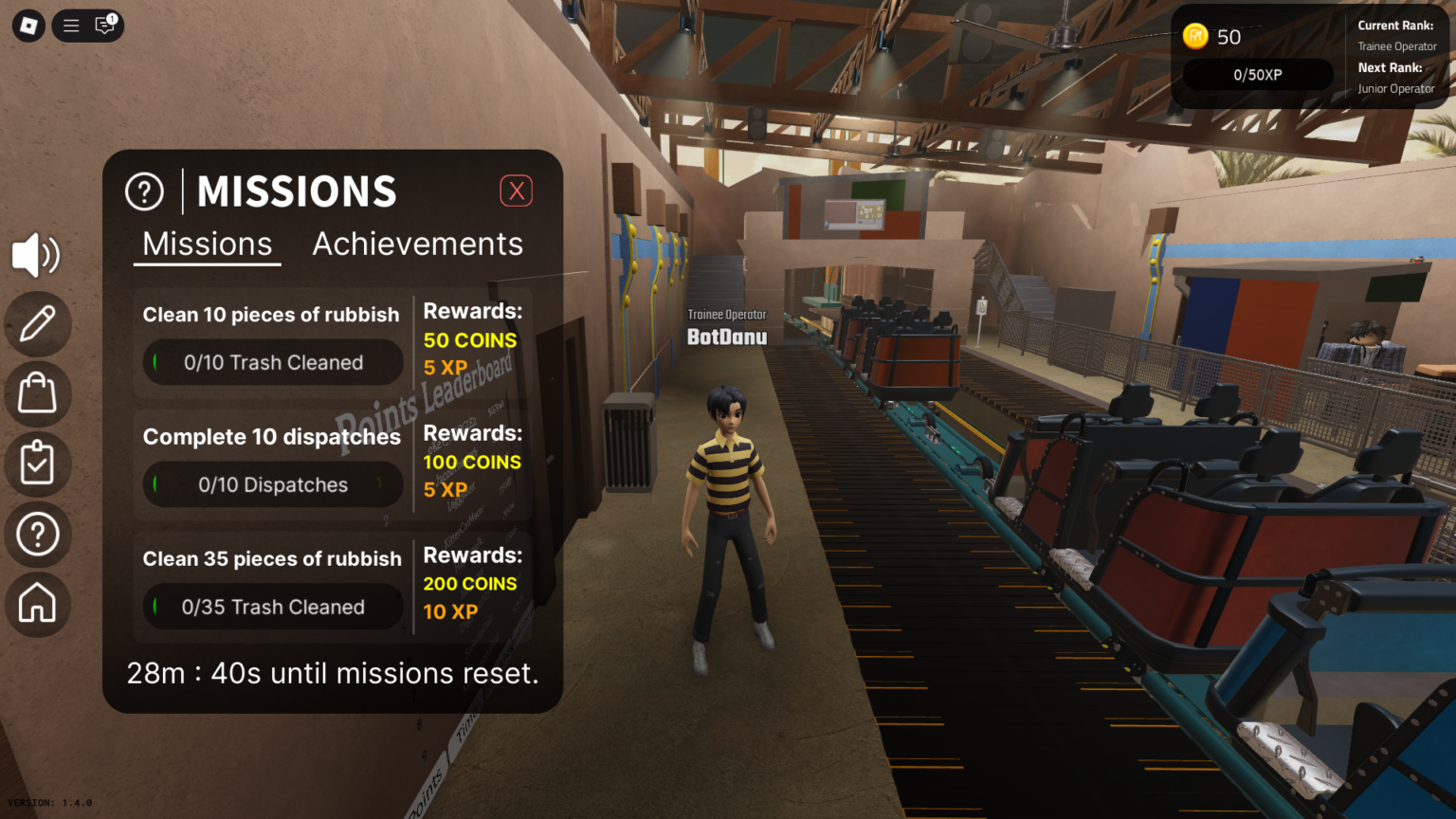Select the pencil customization icon
The height and width of the screenshot is (819, 1456).
click(36, 324)
